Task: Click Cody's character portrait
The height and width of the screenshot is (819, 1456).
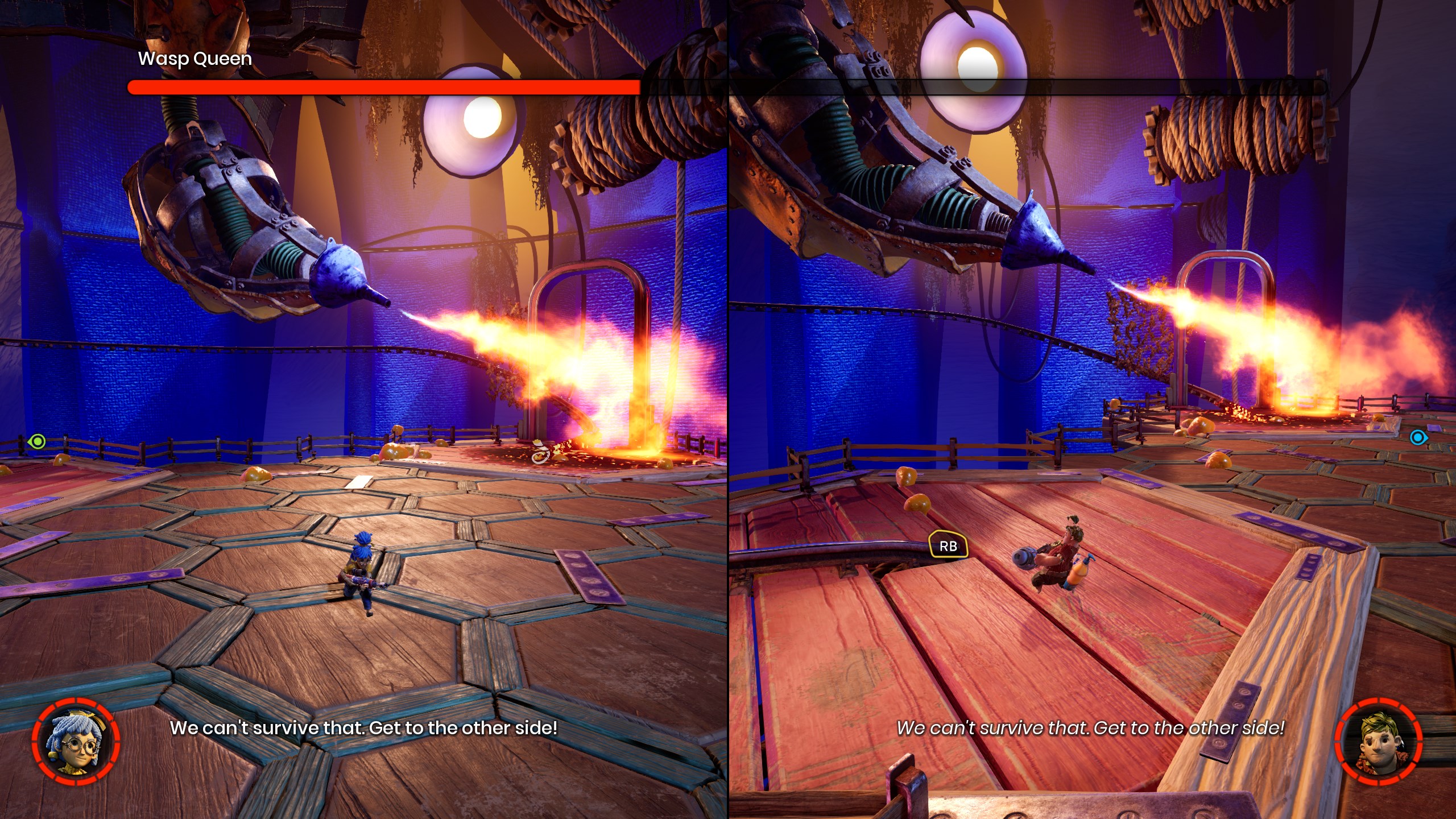Action: (x=1378, y=742)
